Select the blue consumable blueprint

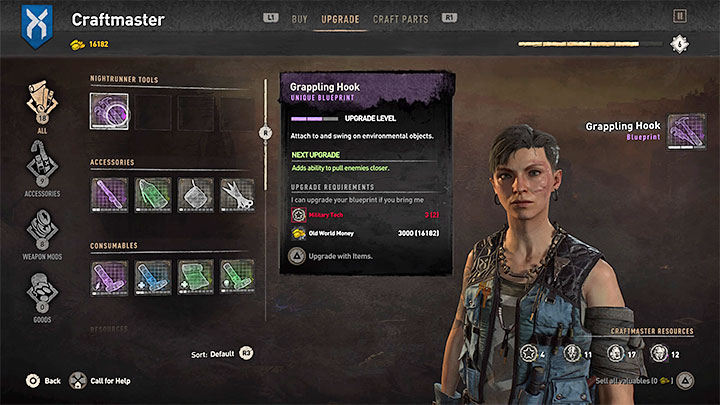pos(151,277)
